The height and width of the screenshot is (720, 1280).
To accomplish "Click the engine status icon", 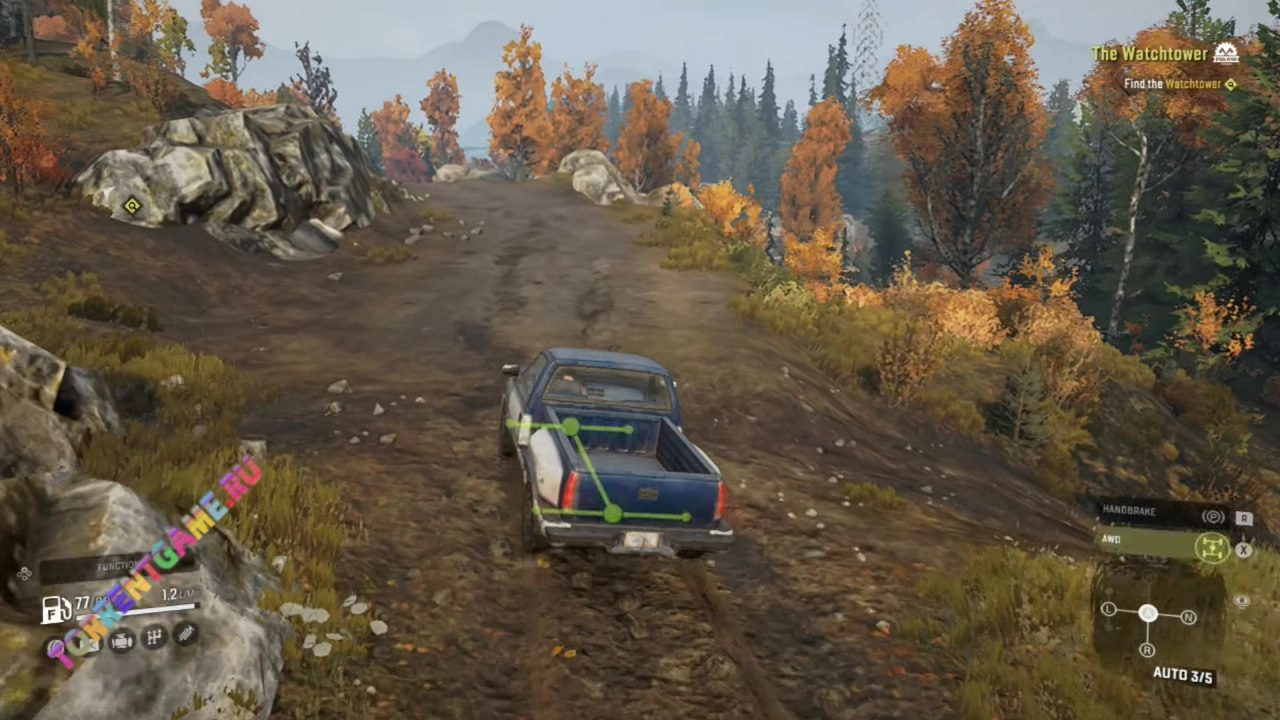I will click(122, 641).
